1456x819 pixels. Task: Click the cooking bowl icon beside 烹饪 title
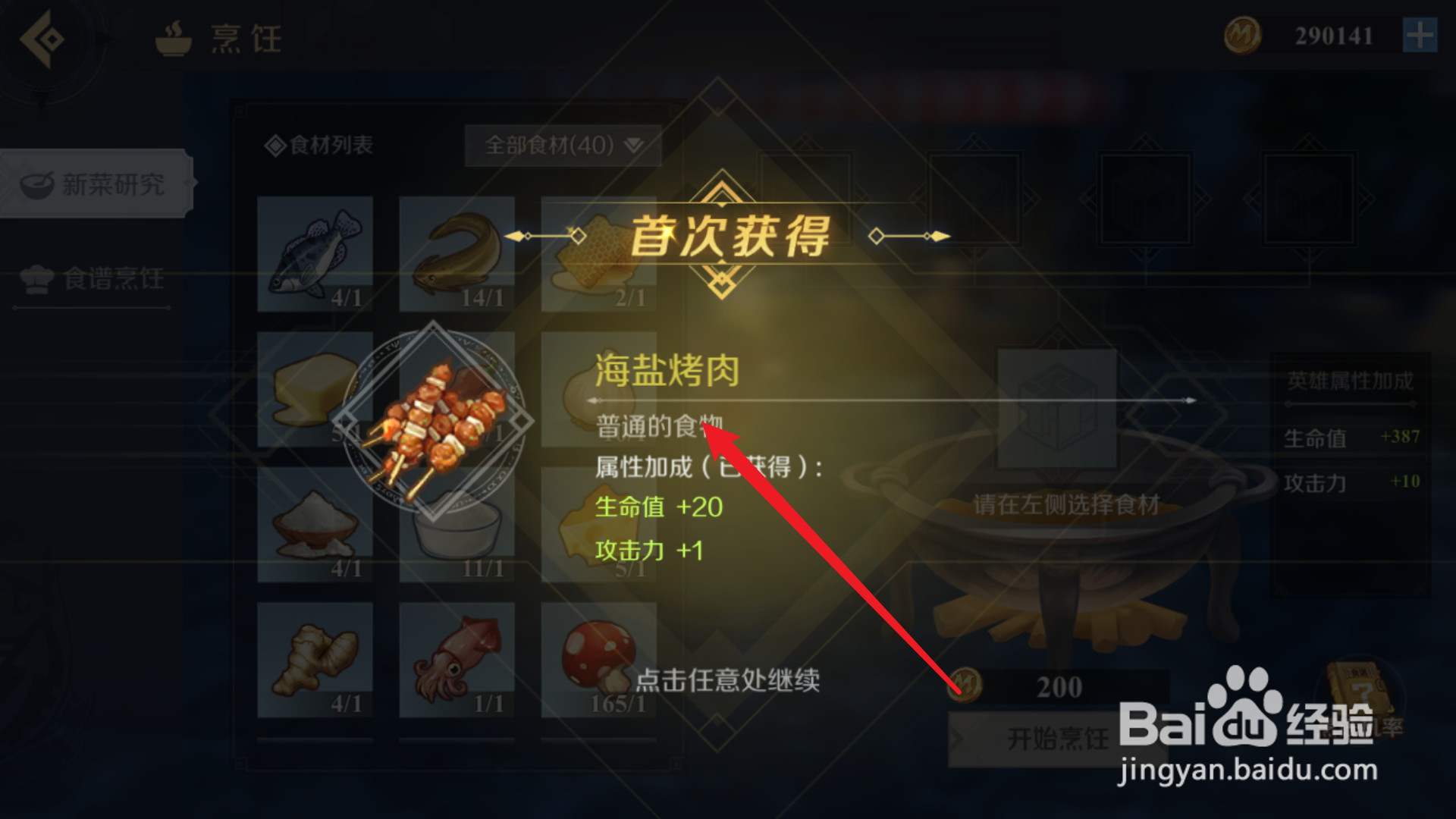click(x=174, y=39)
